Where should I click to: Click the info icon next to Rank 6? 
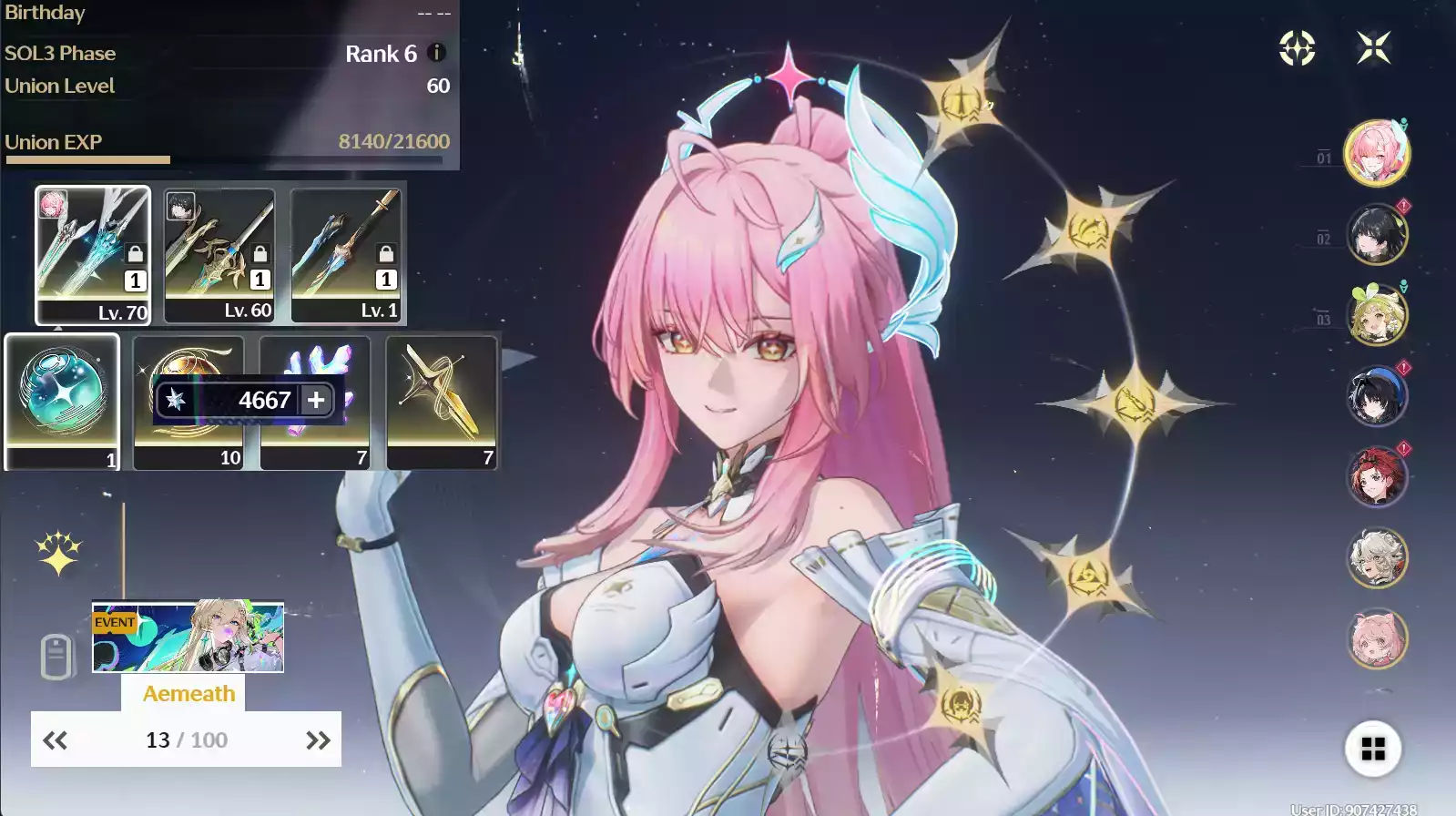(438, 53)
